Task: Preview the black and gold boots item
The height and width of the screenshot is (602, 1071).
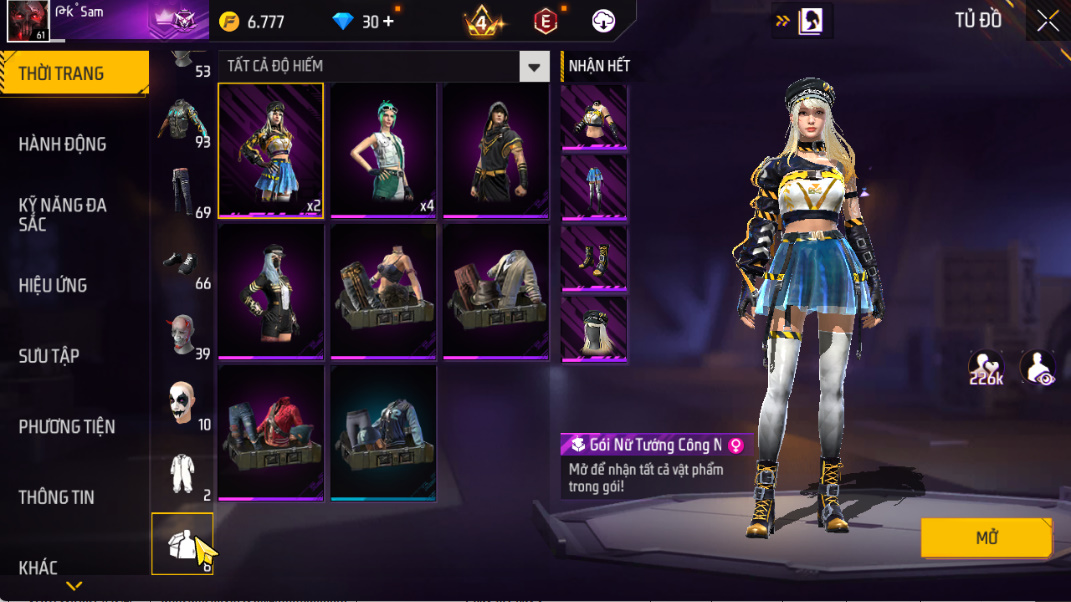Action: point(594,258)
